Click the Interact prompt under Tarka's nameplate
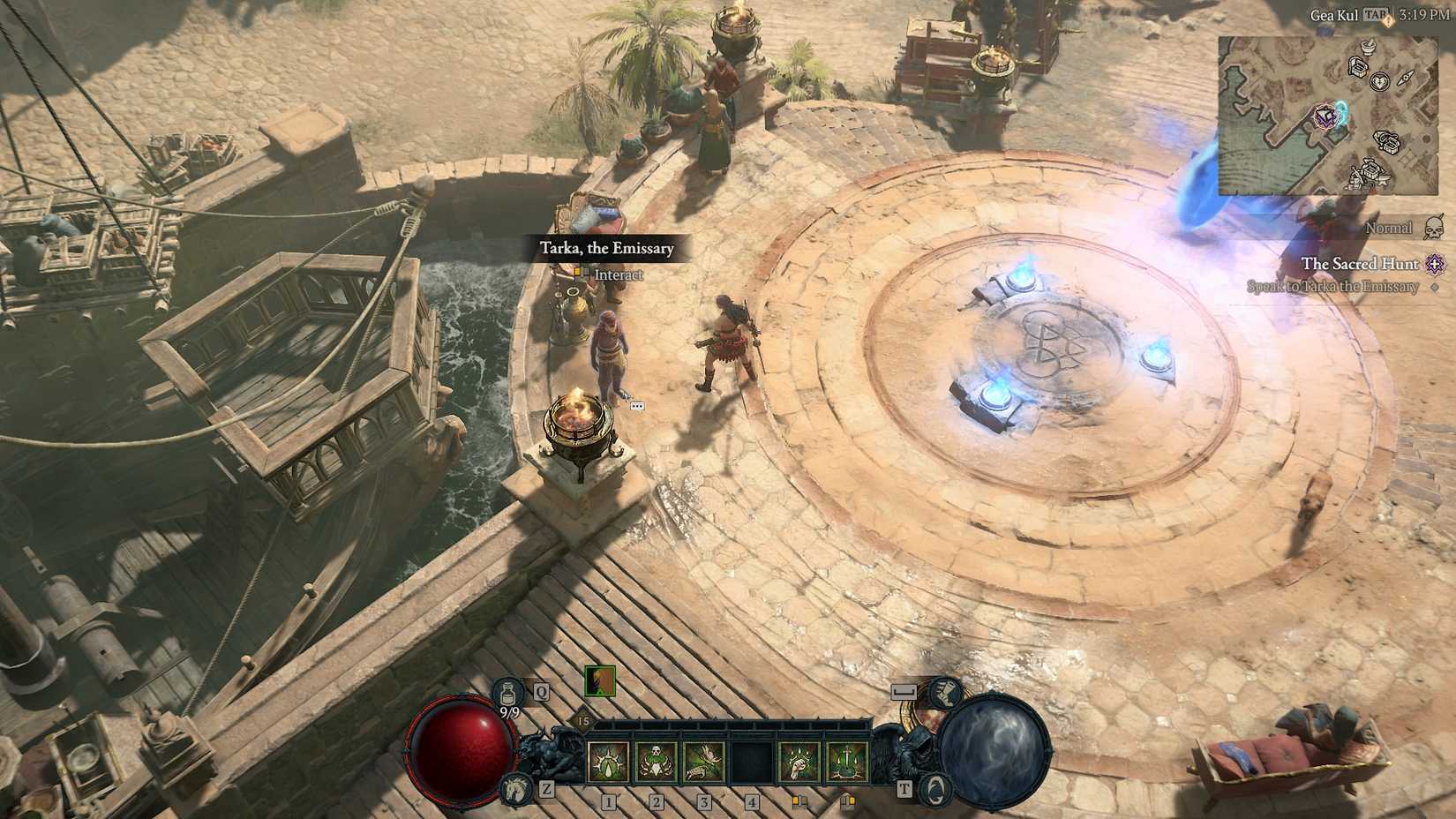Viewport: 1456px width, 819px height. tap(618, 276)
